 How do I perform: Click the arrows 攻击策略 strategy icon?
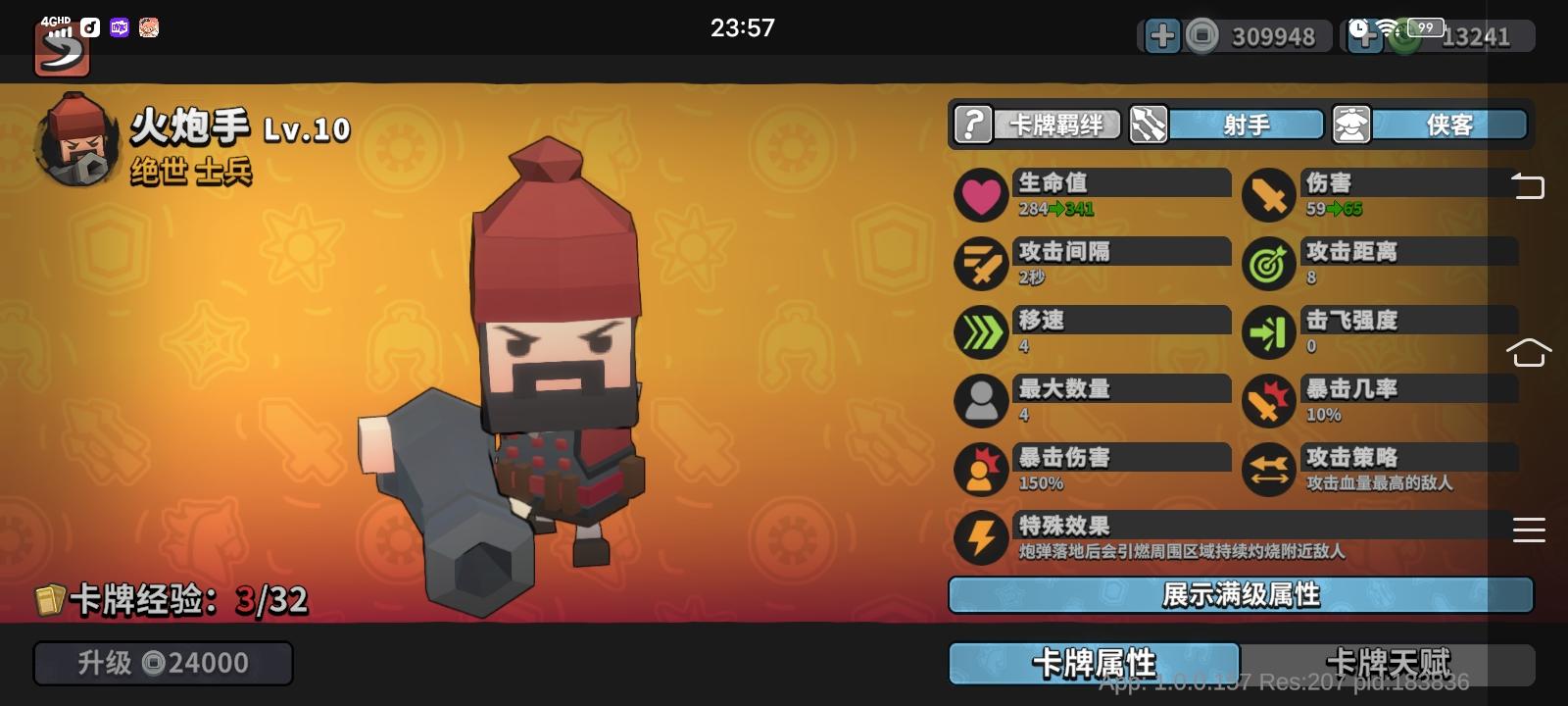1268,469
